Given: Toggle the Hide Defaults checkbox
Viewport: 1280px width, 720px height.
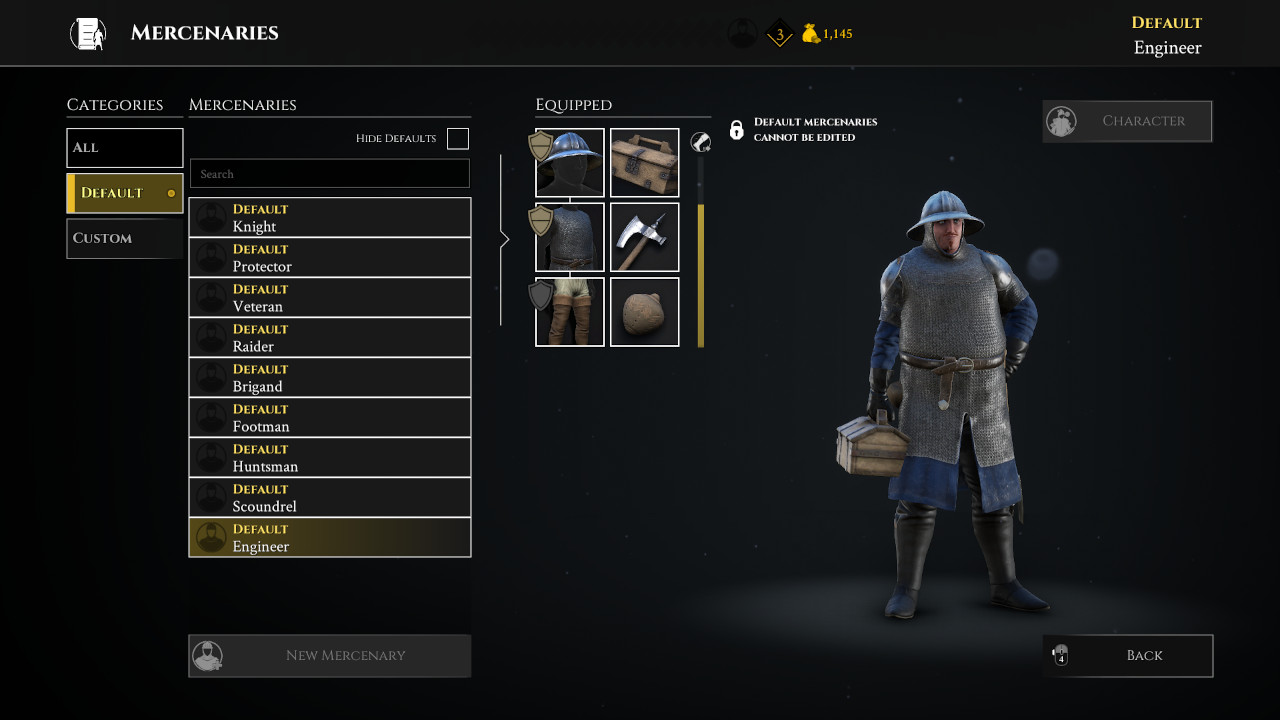Looking at the screenshot, I should click(458, 139).
